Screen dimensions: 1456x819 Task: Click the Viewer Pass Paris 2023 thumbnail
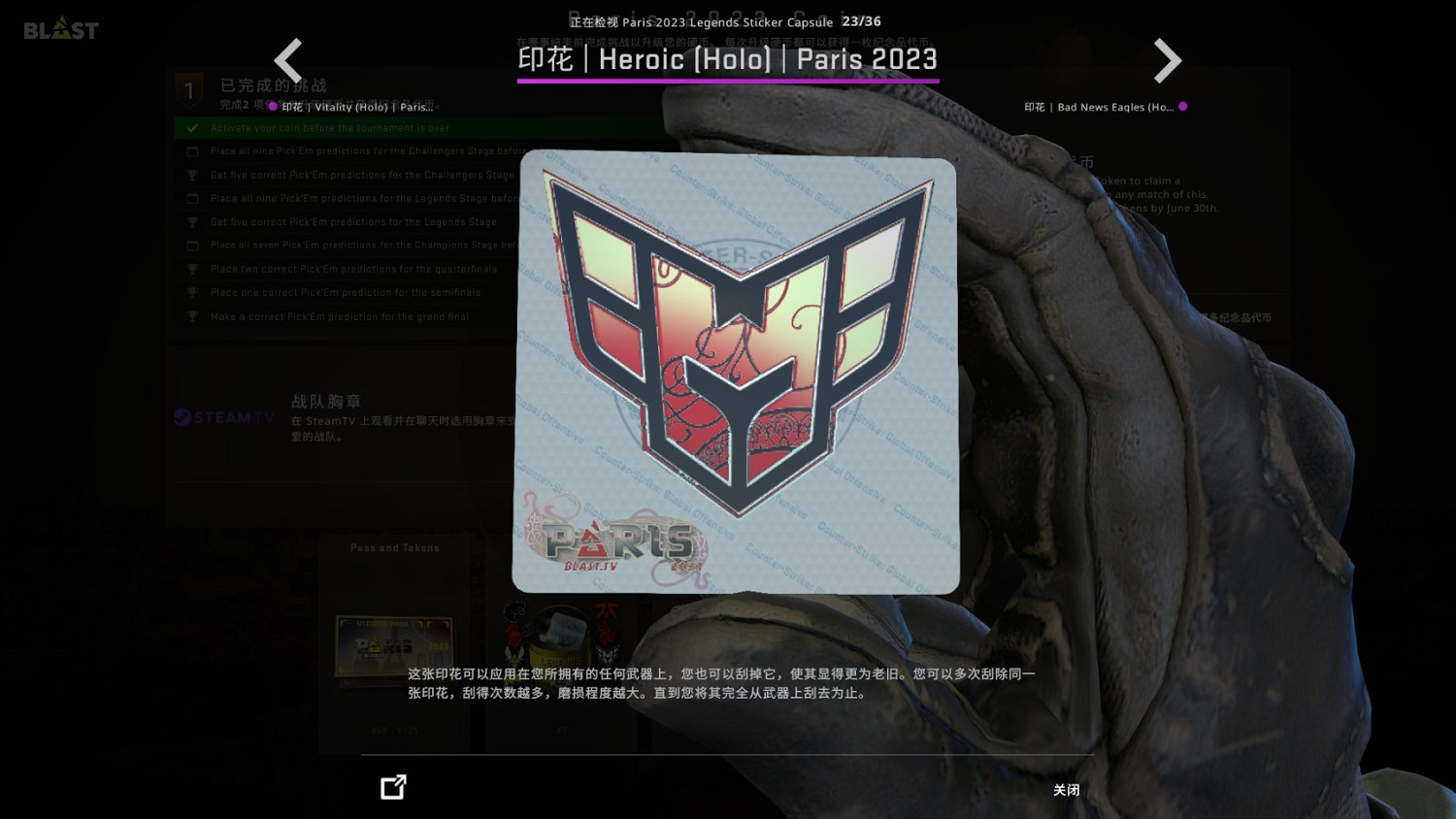click(392, 648)
